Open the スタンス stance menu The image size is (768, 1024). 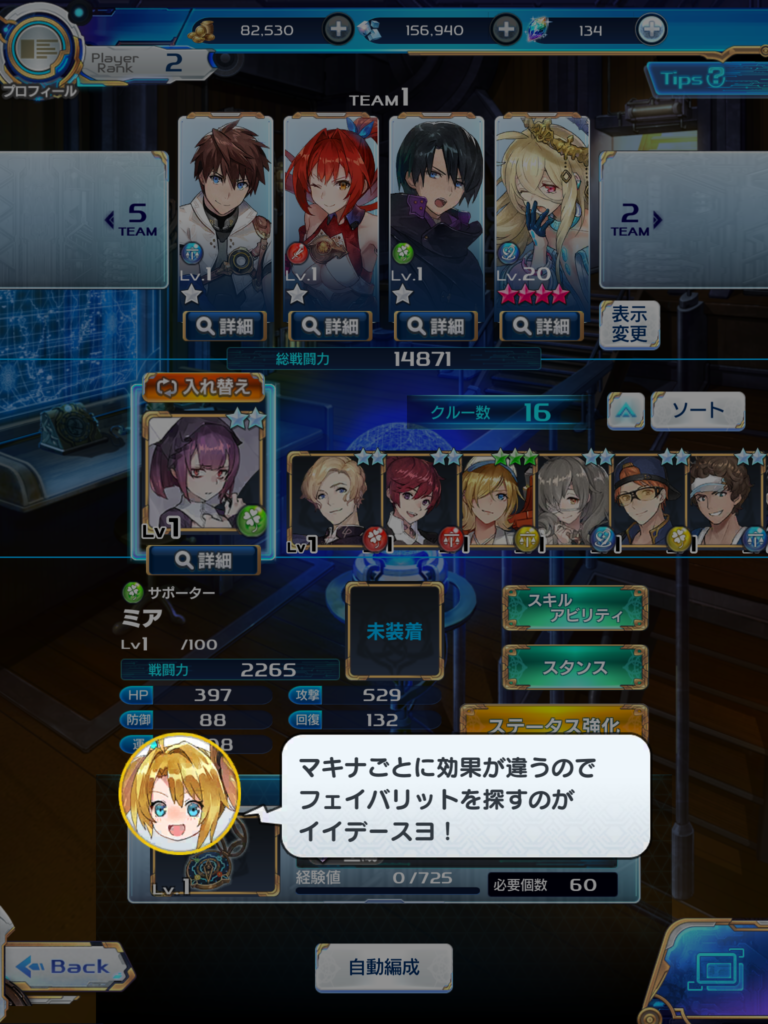[x=575, y=667]
